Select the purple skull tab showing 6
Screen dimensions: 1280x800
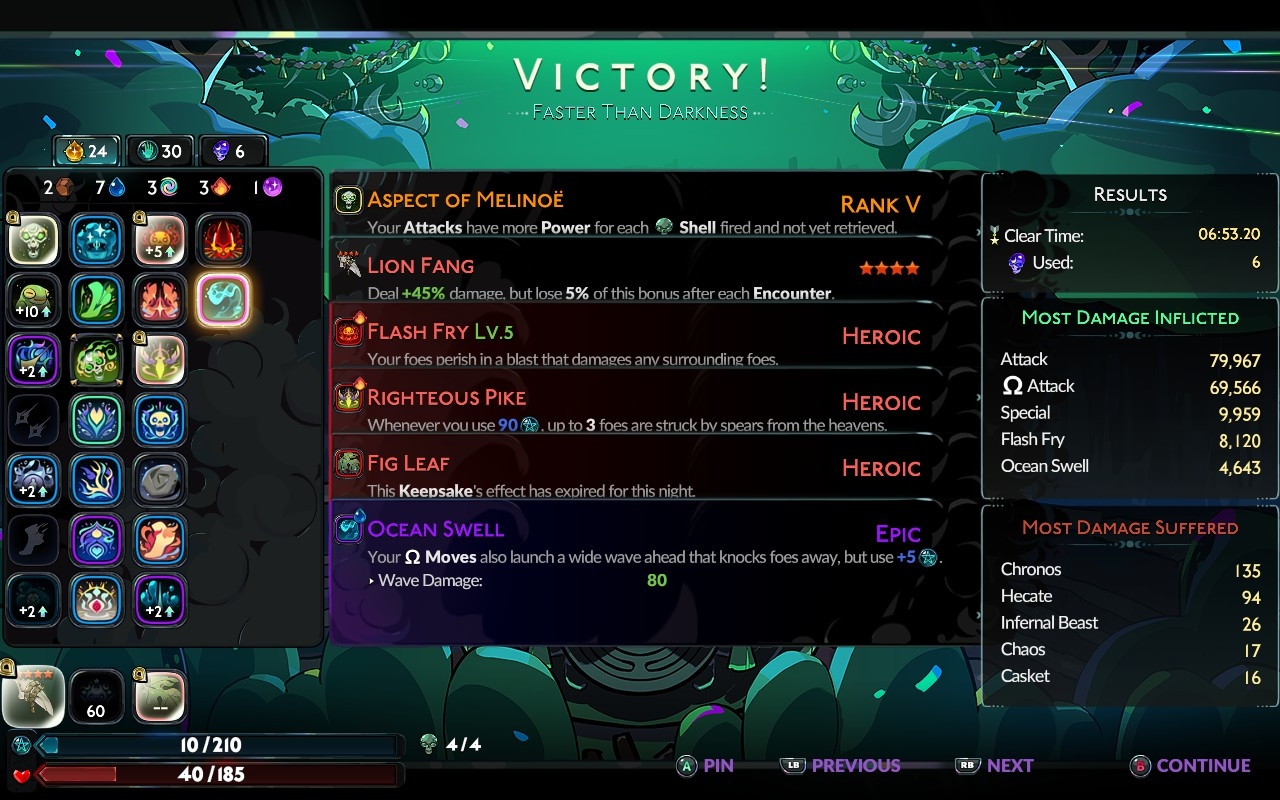233,151
